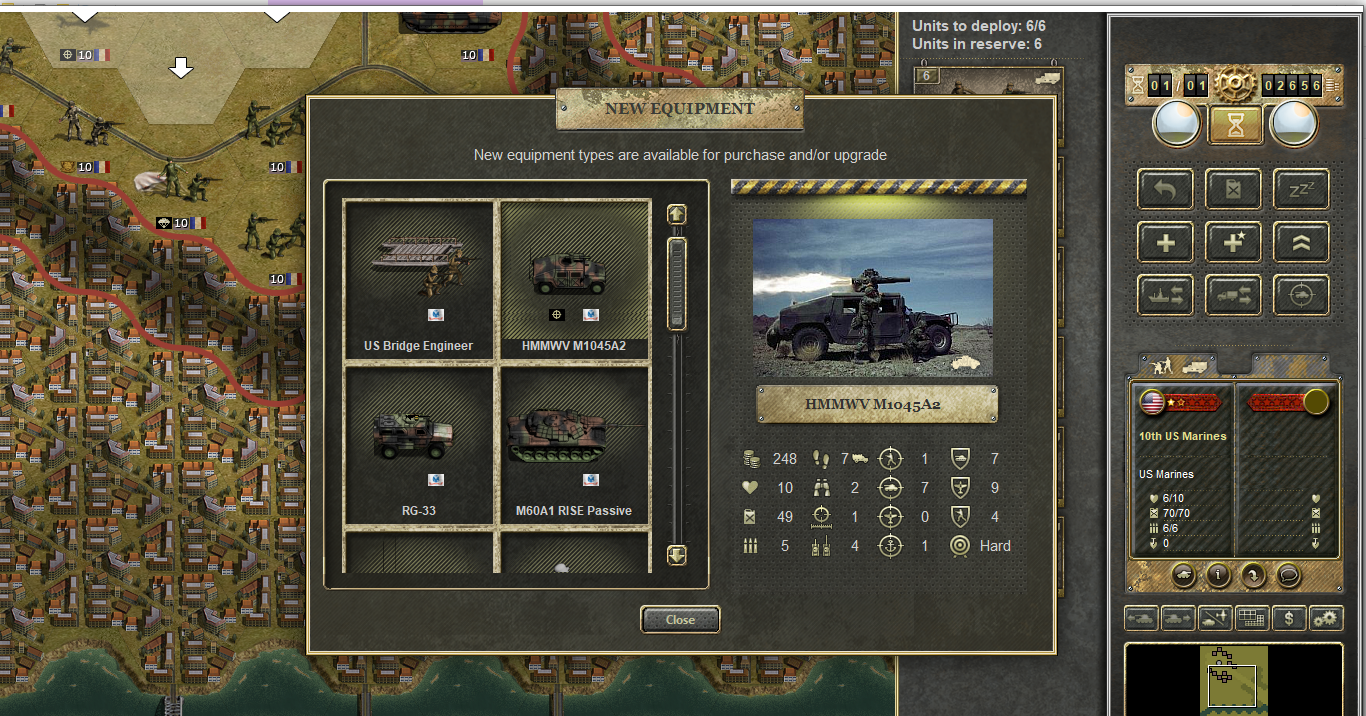1366x716 pixels.
Task: Click the round info button under unit panel
Action: click(x=1217, y=575)
